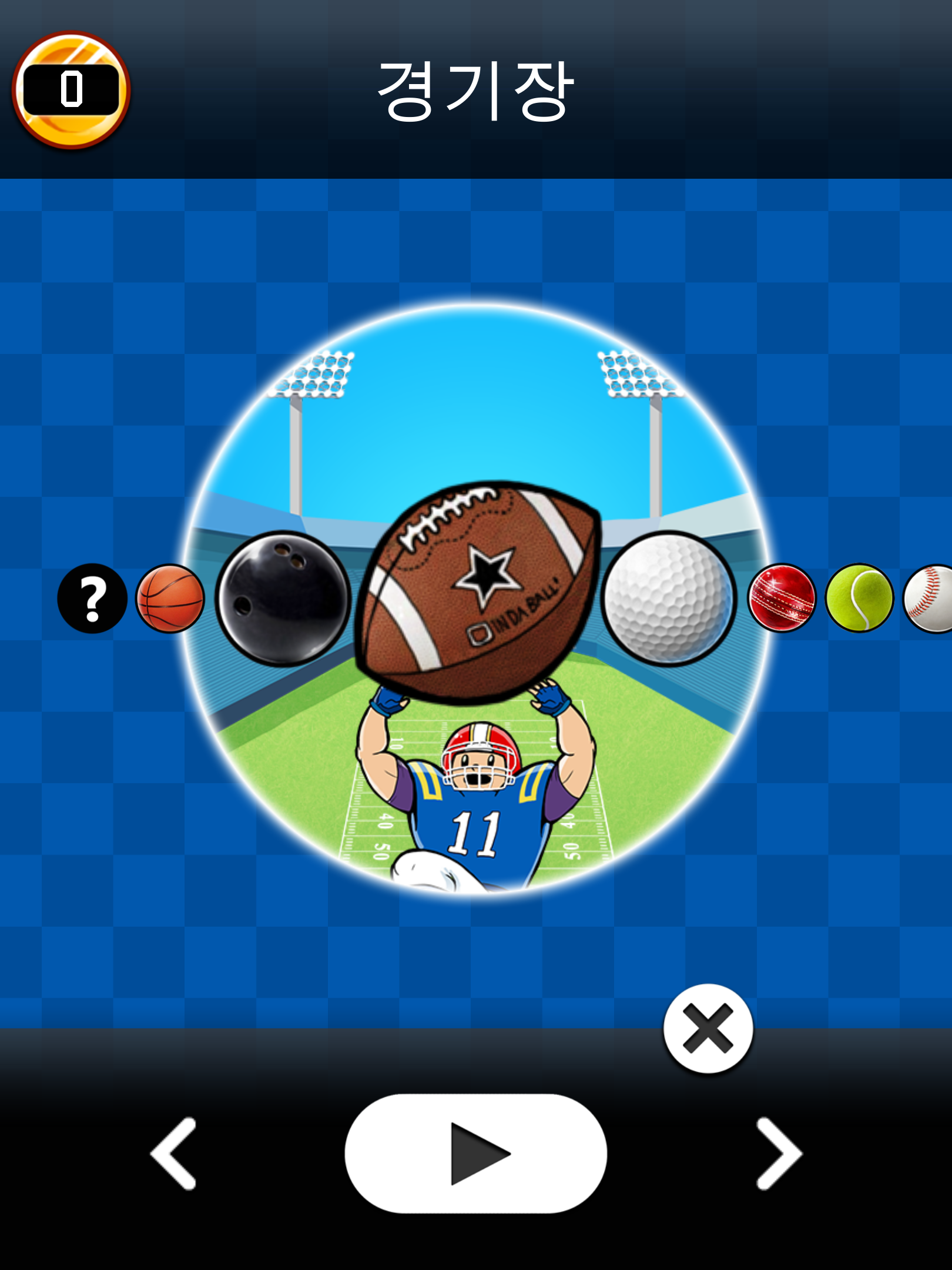Choose the tennis ball
This screenshot has height=1270, width=952.
(860, 600)
